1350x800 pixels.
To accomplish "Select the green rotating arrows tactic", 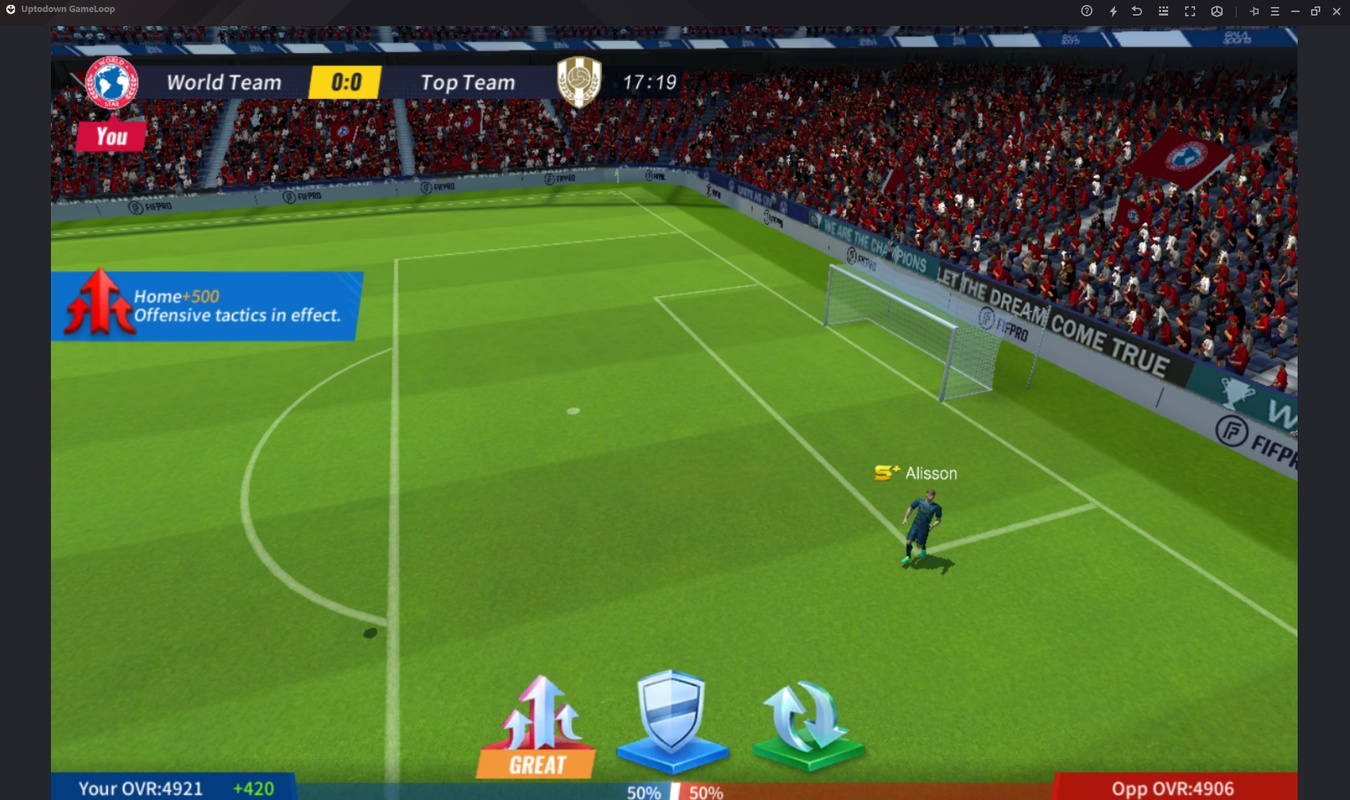I will pos(807,722).
